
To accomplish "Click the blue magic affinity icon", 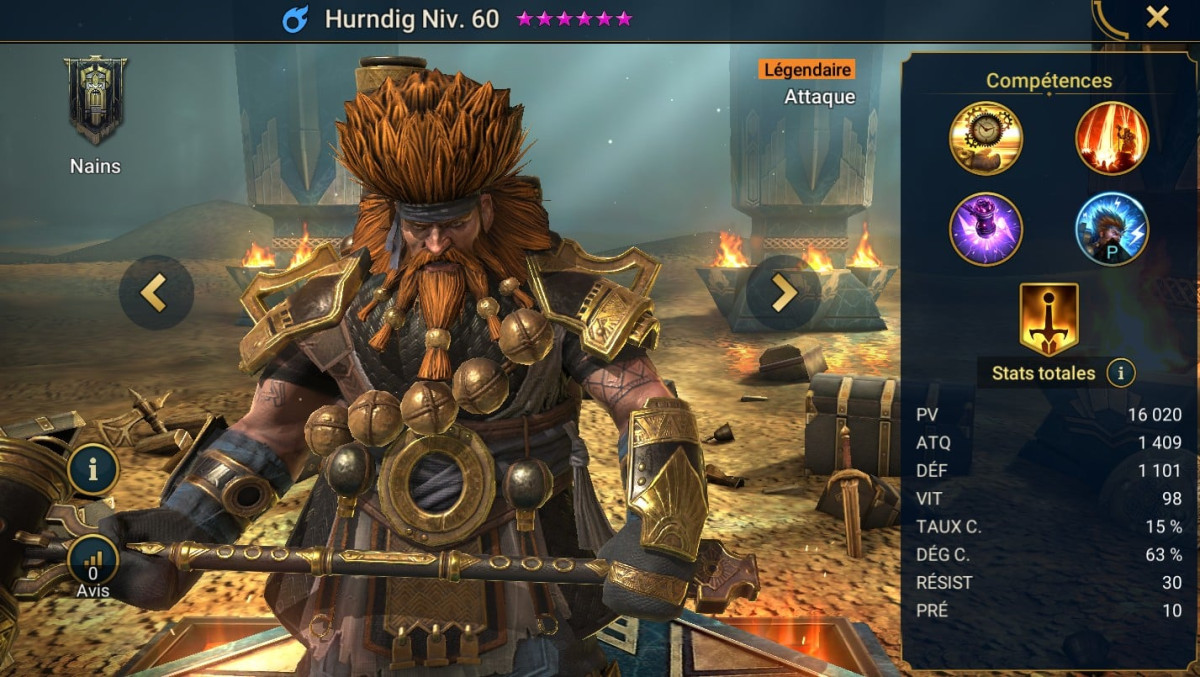I will (295, 19).
